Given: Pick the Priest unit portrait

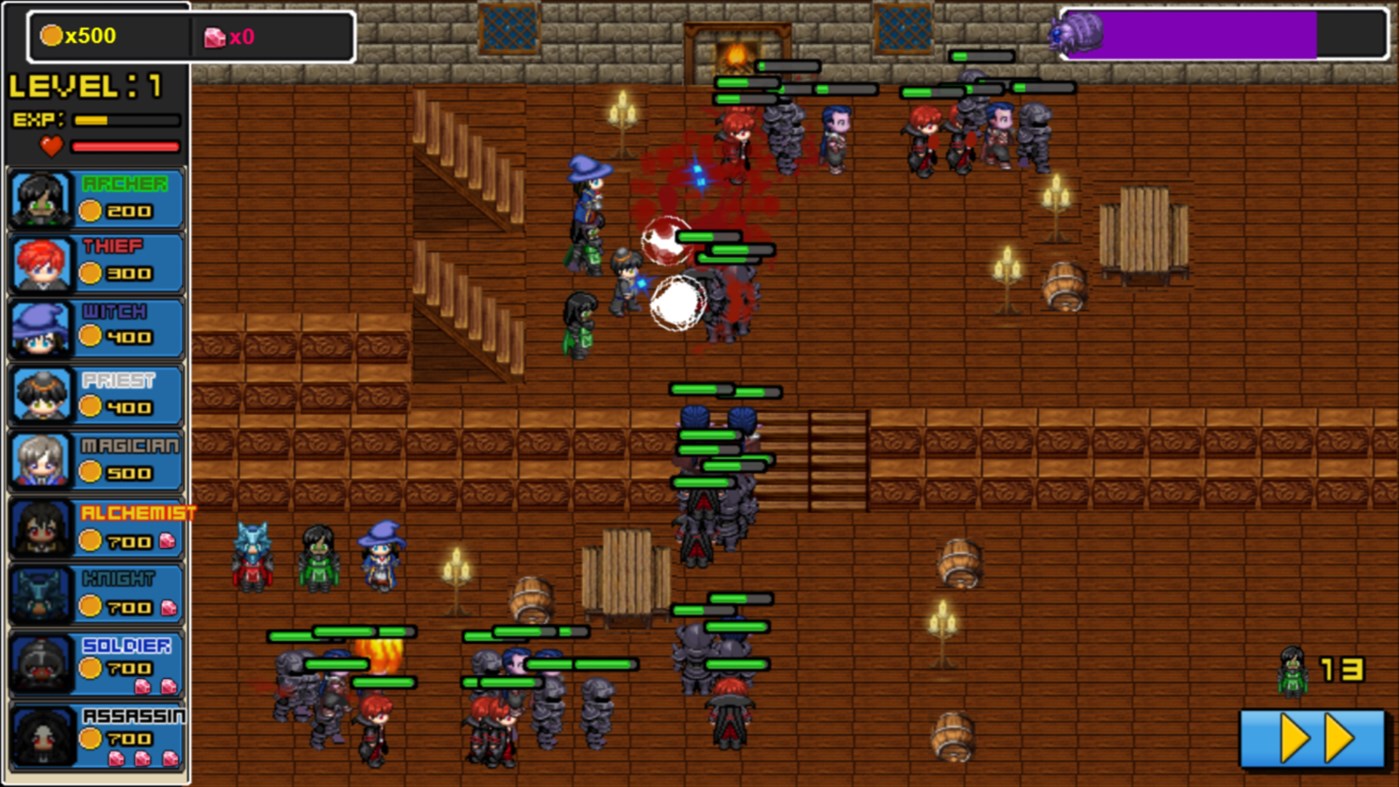Looking at the screenshot, I should (40, 394).
